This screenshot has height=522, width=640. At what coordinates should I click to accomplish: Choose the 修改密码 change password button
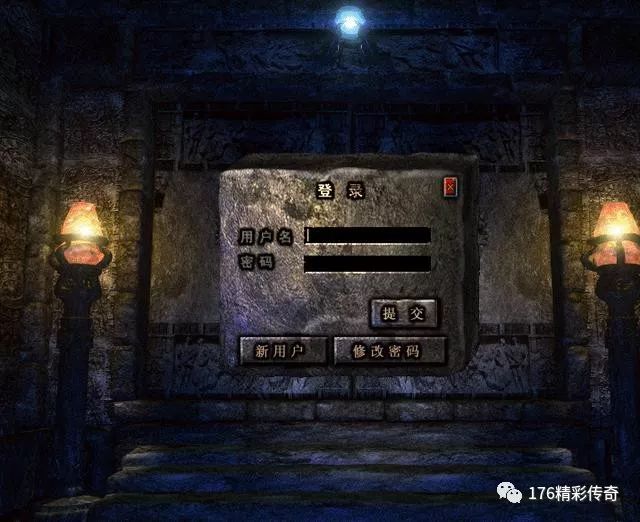point(389,351)
